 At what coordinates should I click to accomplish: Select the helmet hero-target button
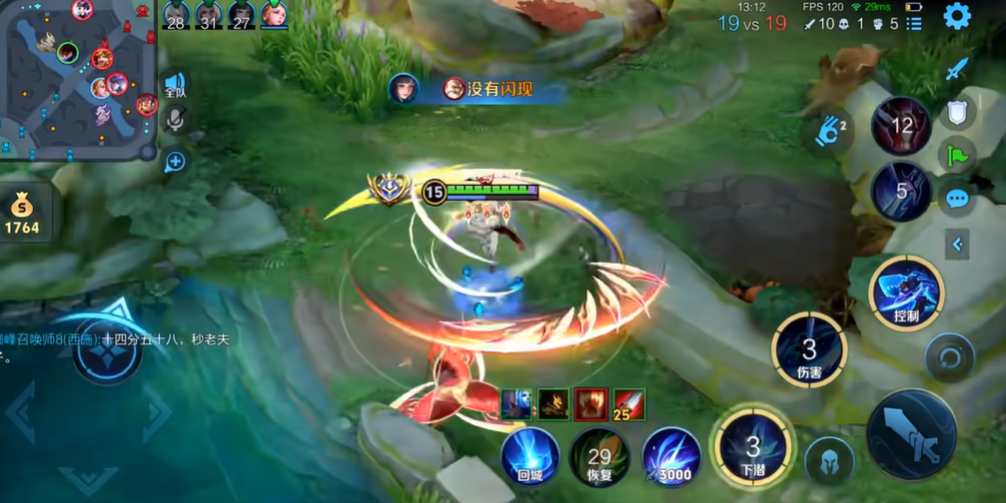point(830,462)
